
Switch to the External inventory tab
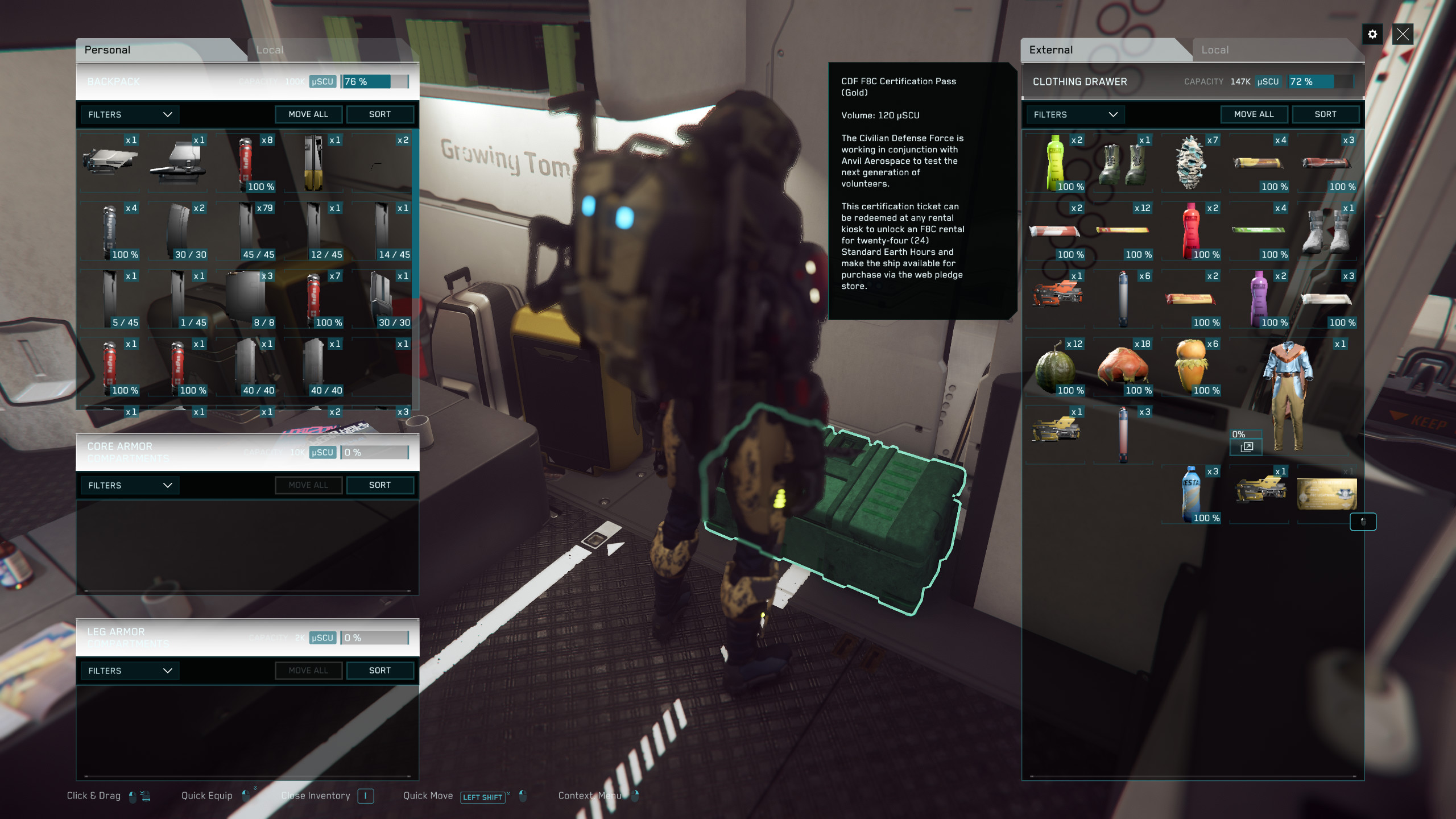point(1050,50)
